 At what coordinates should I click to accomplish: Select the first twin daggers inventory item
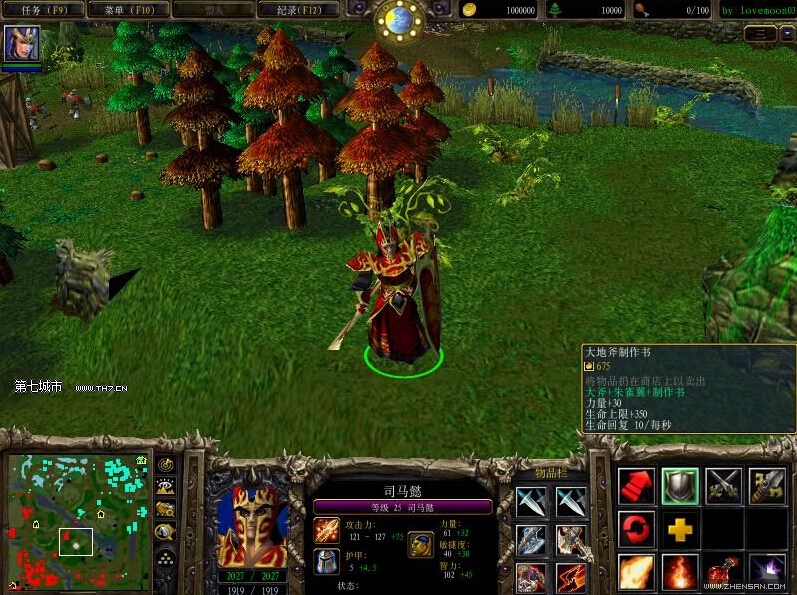tap(531, 501)
